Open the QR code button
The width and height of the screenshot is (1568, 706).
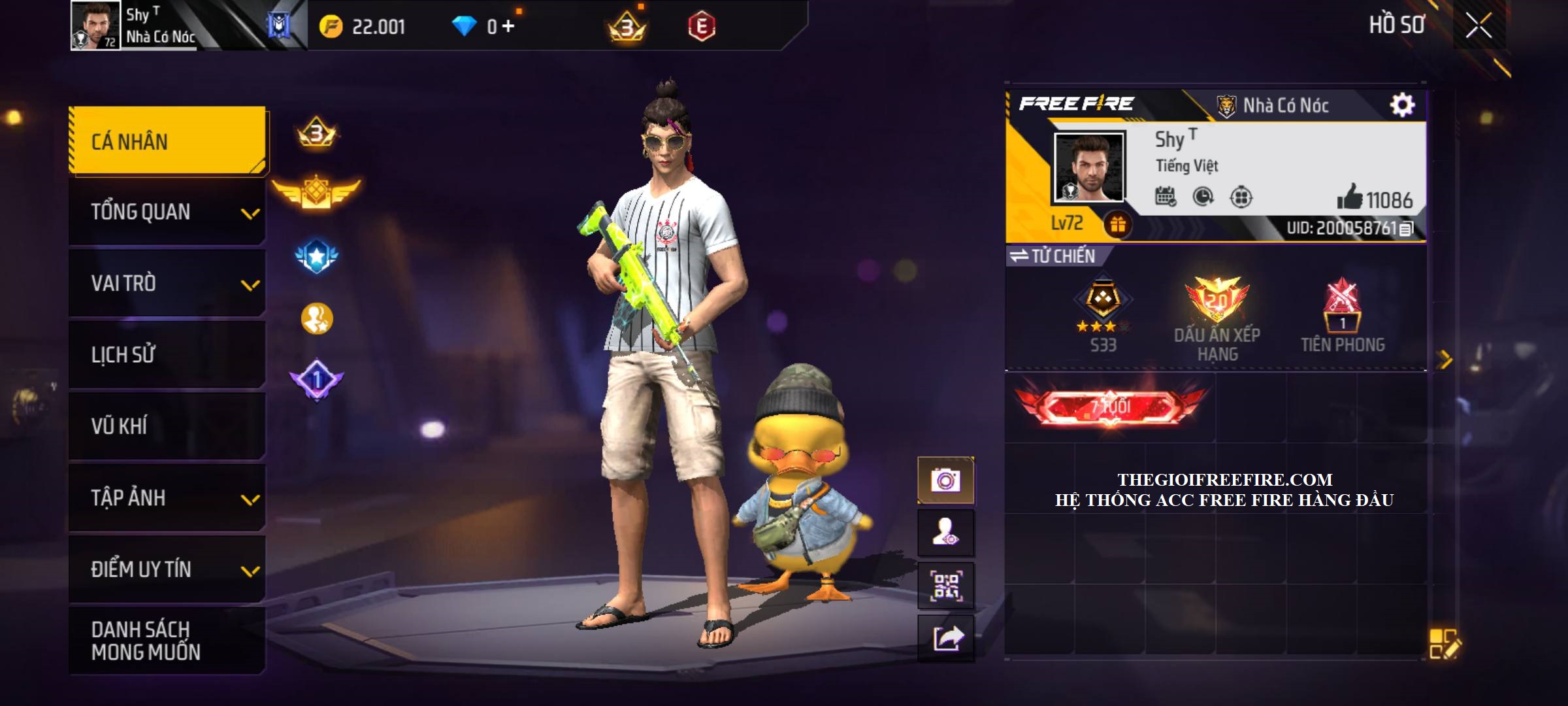(945, 586)
